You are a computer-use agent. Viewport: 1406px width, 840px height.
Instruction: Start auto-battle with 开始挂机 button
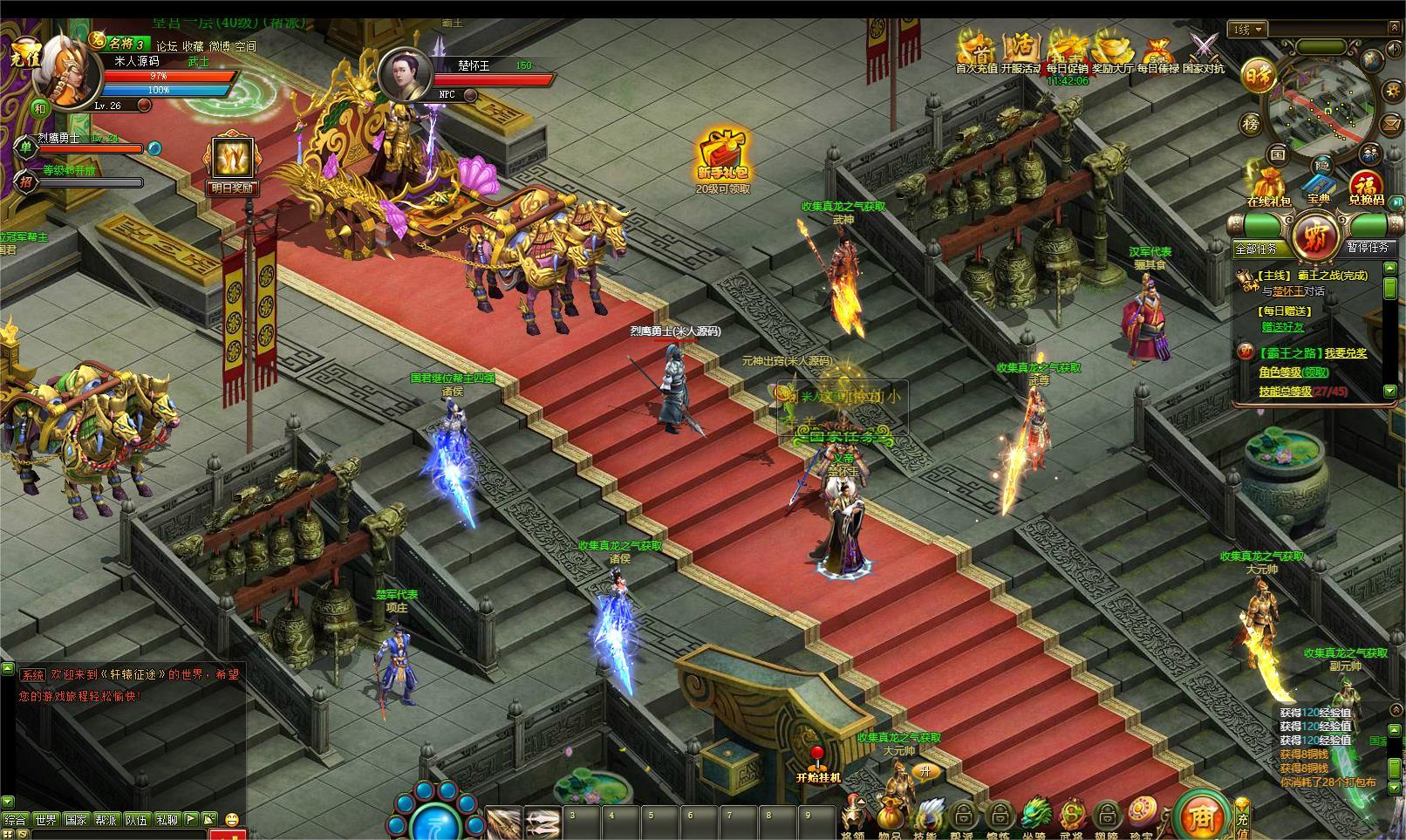click(x=817, y=764)
